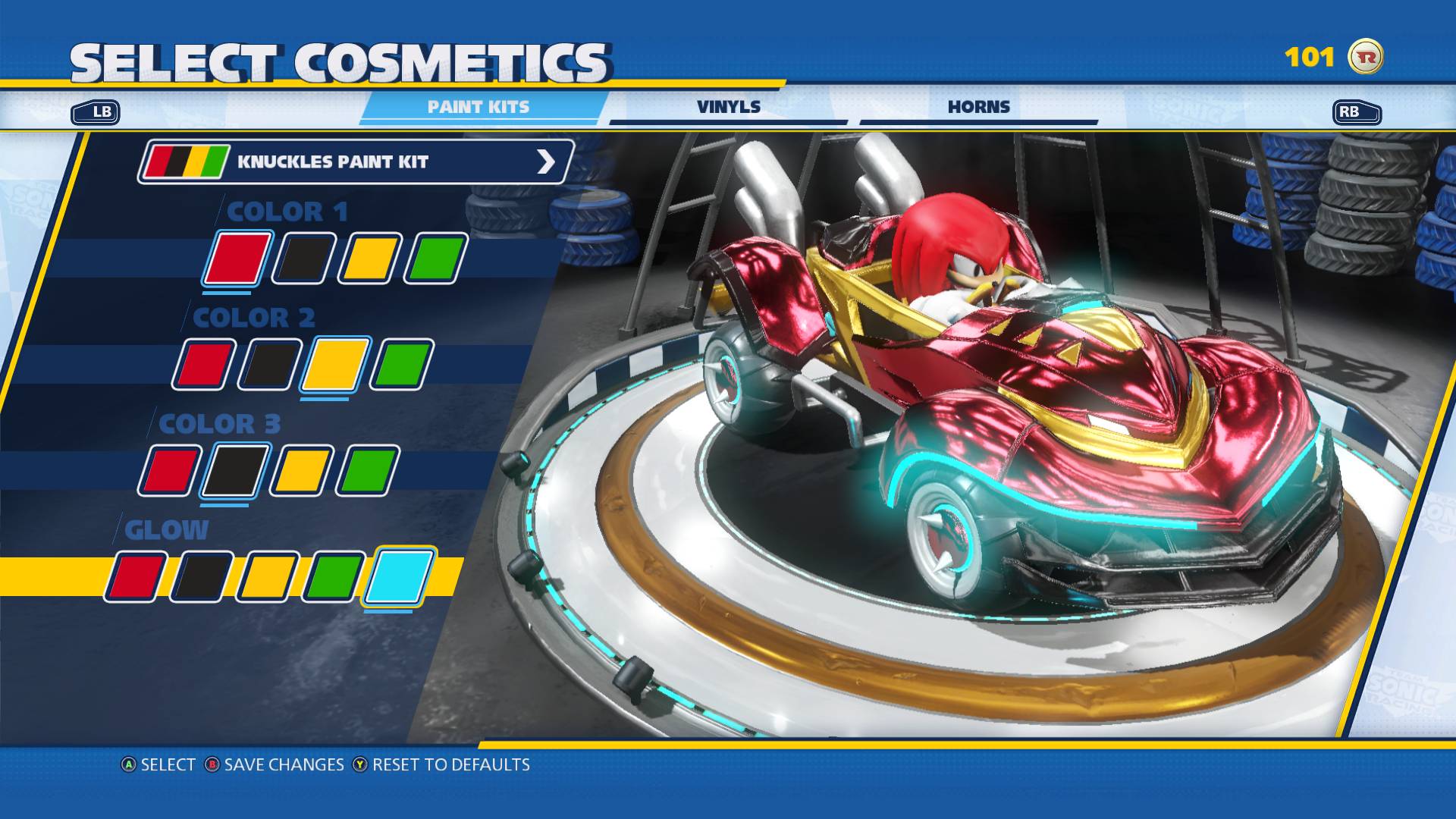Screen dimensions: 1456x819
Task: Set Color 2 to green
Action: point(402,365)
